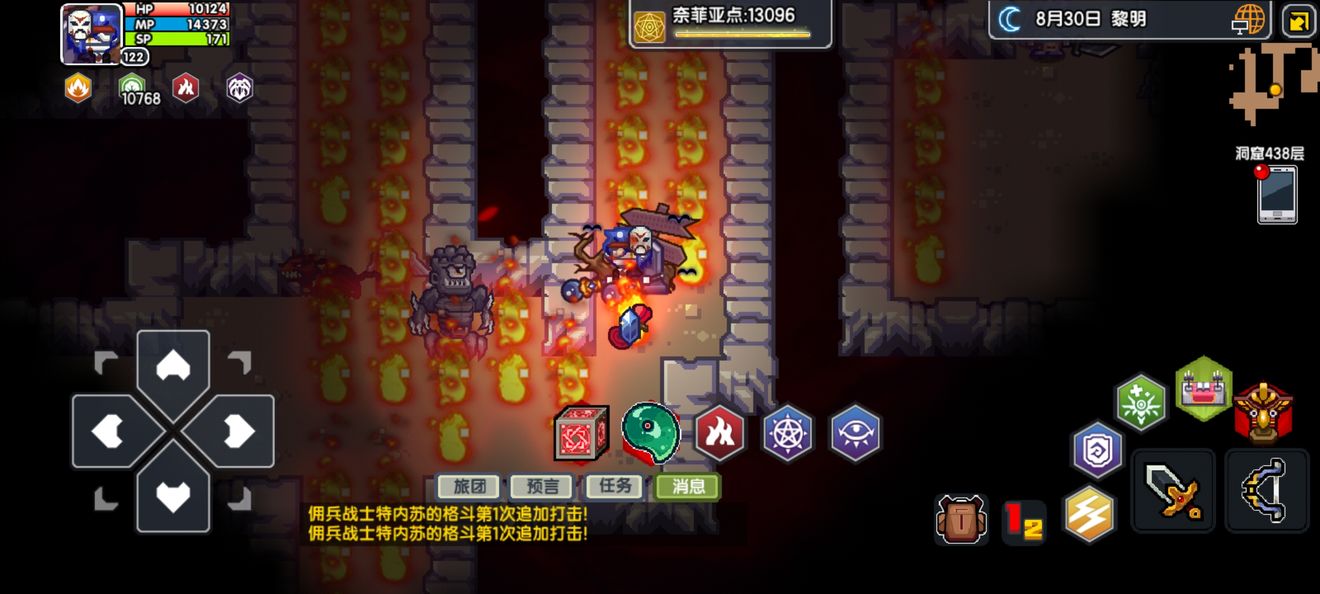
Task: Select the 消息 message tab
Action: [688, 487]
